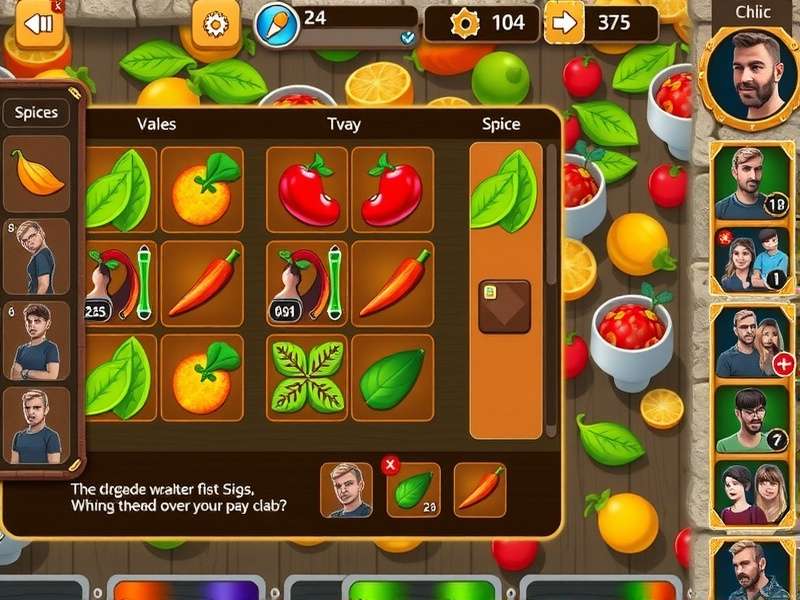Select the bearded man portrait with badge 18
Image resolution: width=800 pixels, height=600 pixels.
point(752,181)
